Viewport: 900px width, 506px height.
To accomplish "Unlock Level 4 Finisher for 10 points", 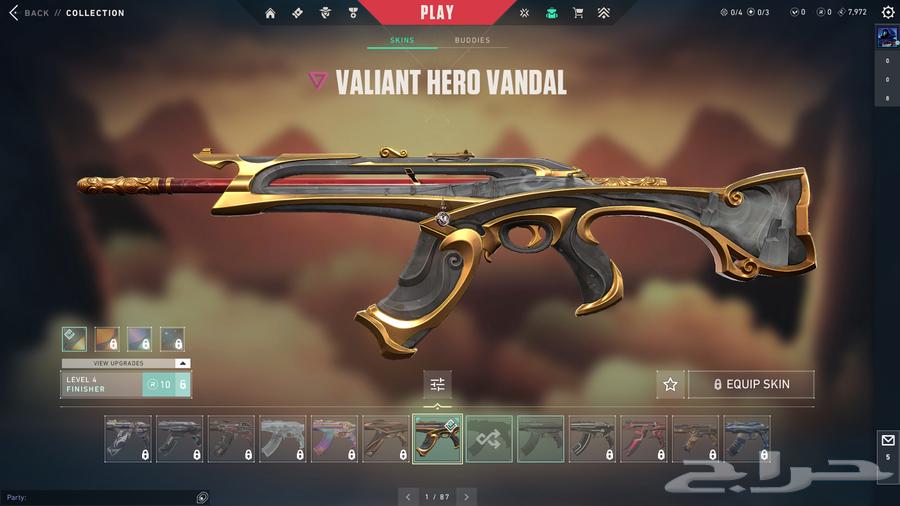I will click(166, 384).
